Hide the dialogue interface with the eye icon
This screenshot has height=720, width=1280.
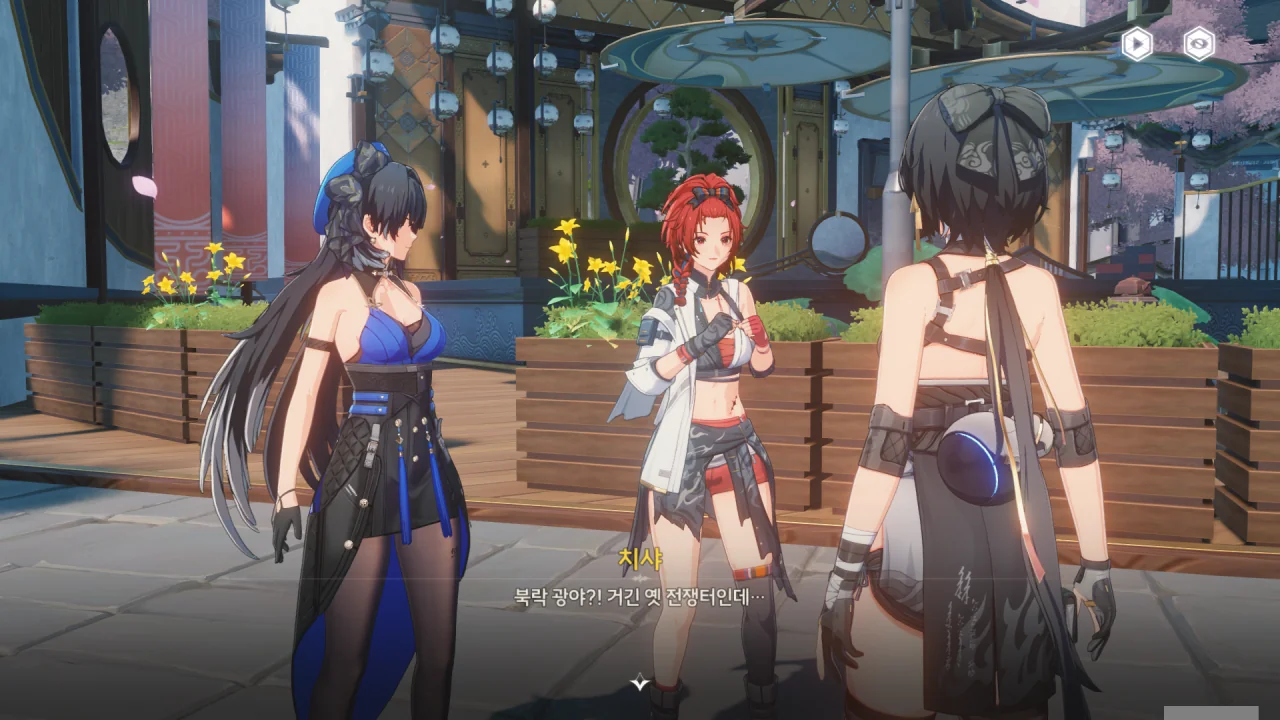(x=1198, y=43)
